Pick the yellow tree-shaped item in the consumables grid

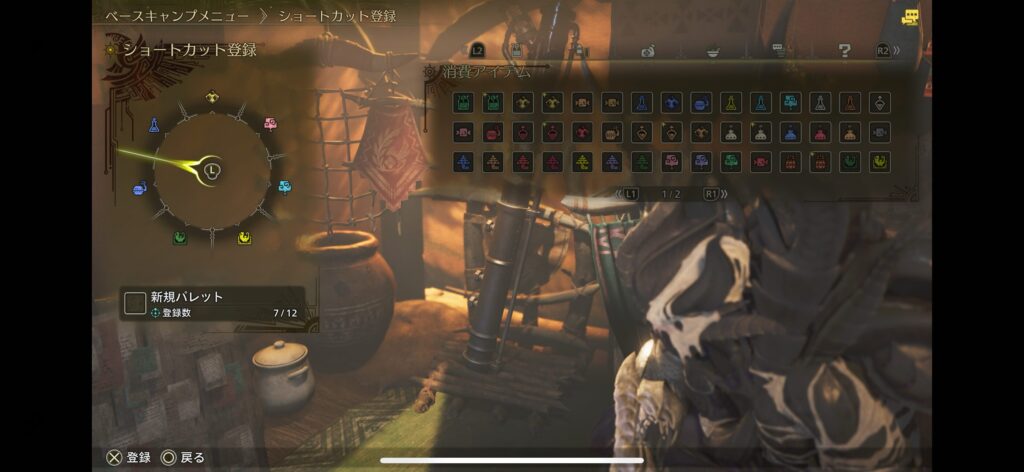[581, 161]
